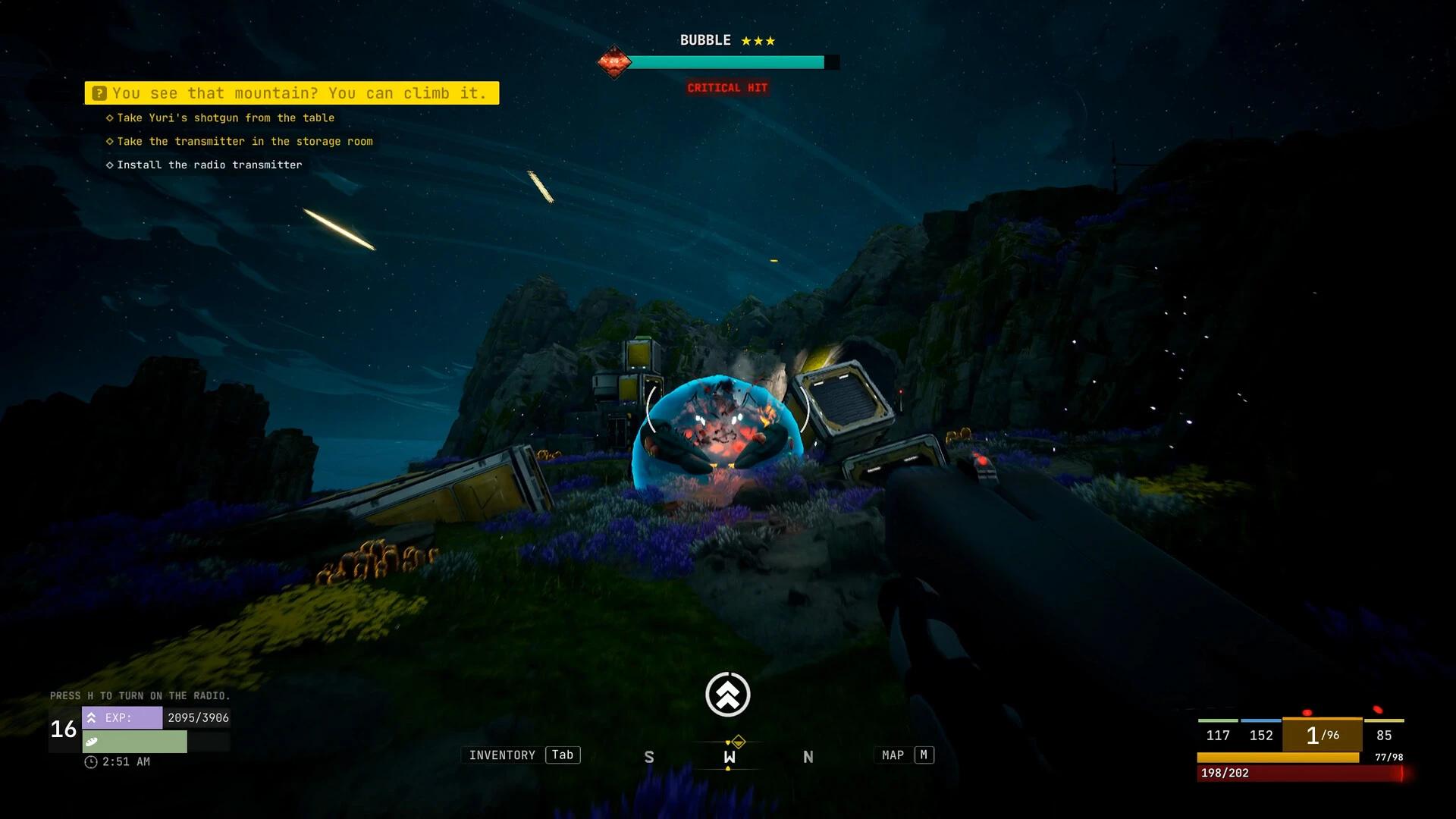Click the CRITICAL HIT notification text
Image resolution: width=1456 pixels, height=819 pixels.
pyautogui.click(x=727, y=87)
